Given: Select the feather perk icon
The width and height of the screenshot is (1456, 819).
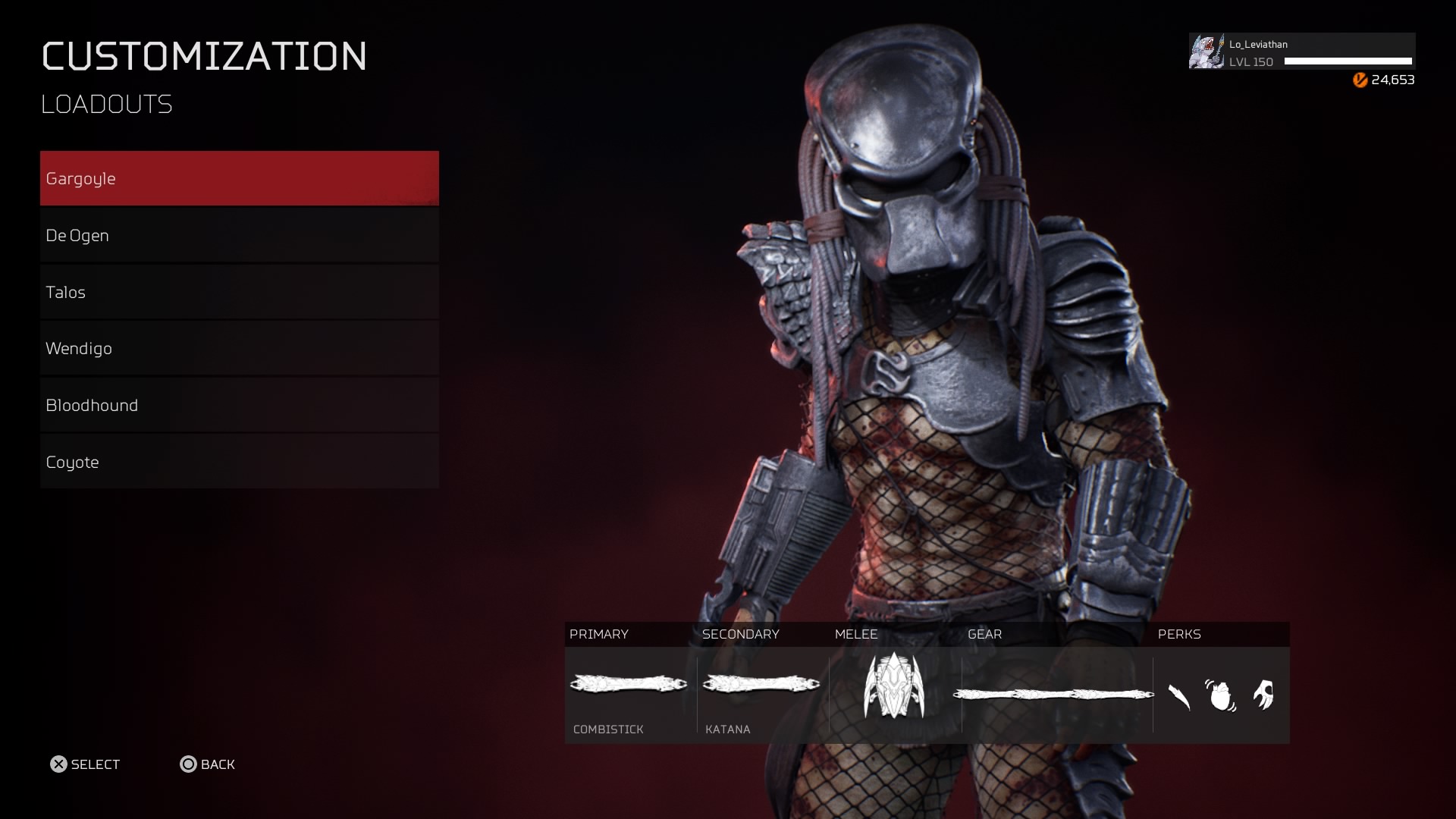Looking at the screenshot, I should [1179, 695].
